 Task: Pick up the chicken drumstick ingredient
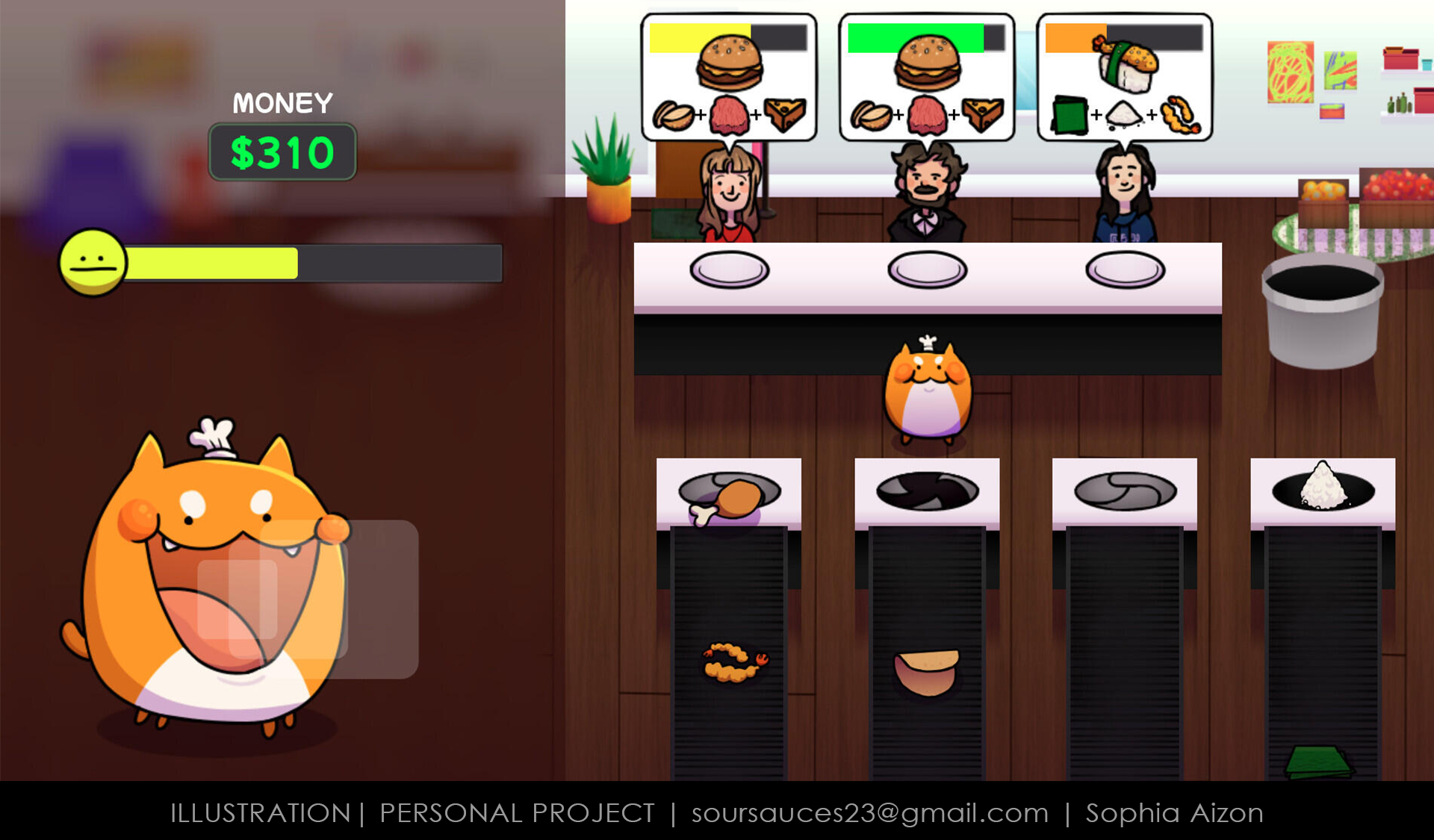[727, 502]
